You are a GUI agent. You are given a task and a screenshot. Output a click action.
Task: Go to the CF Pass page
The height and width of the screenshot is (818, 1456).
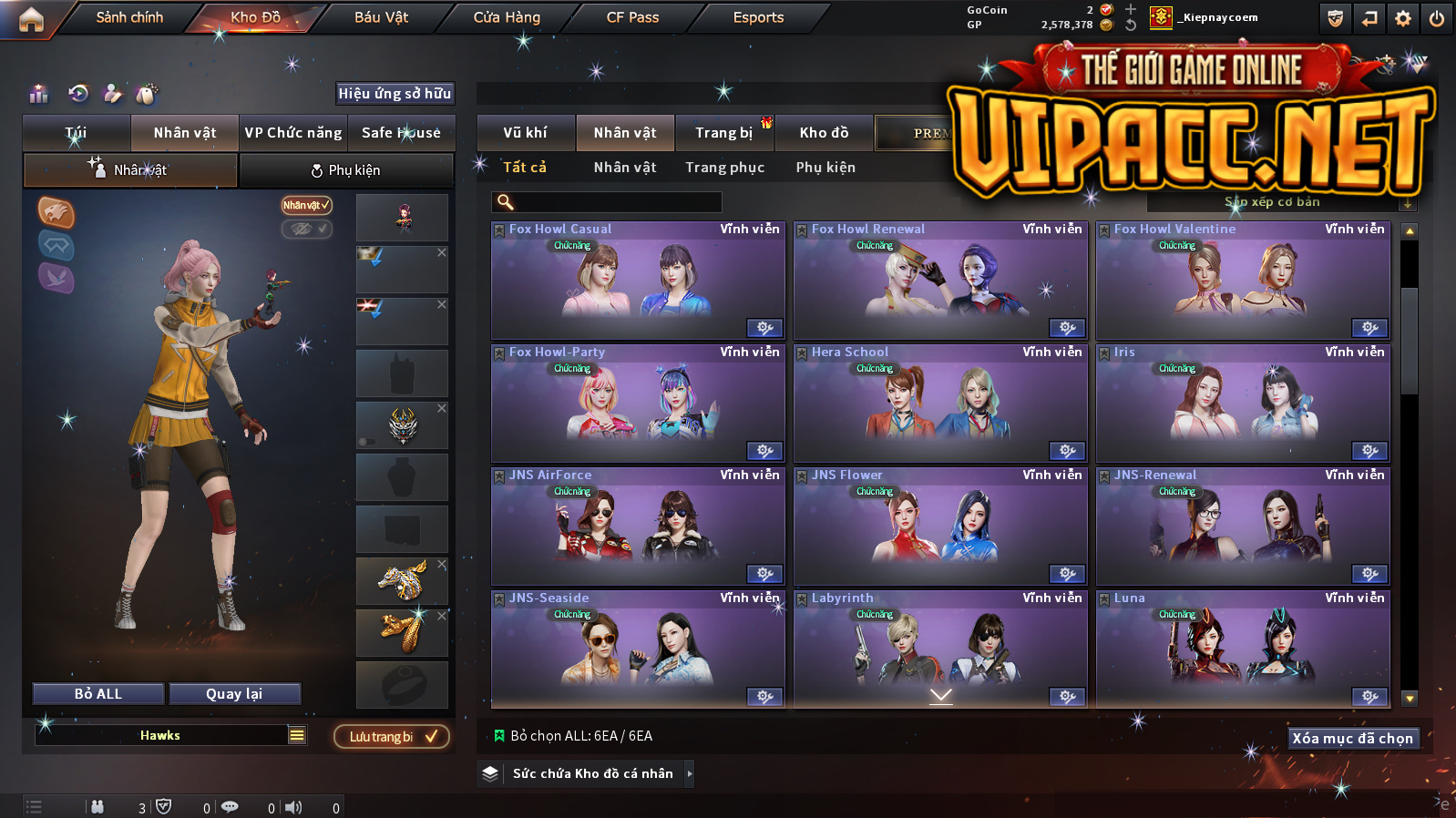632,17
